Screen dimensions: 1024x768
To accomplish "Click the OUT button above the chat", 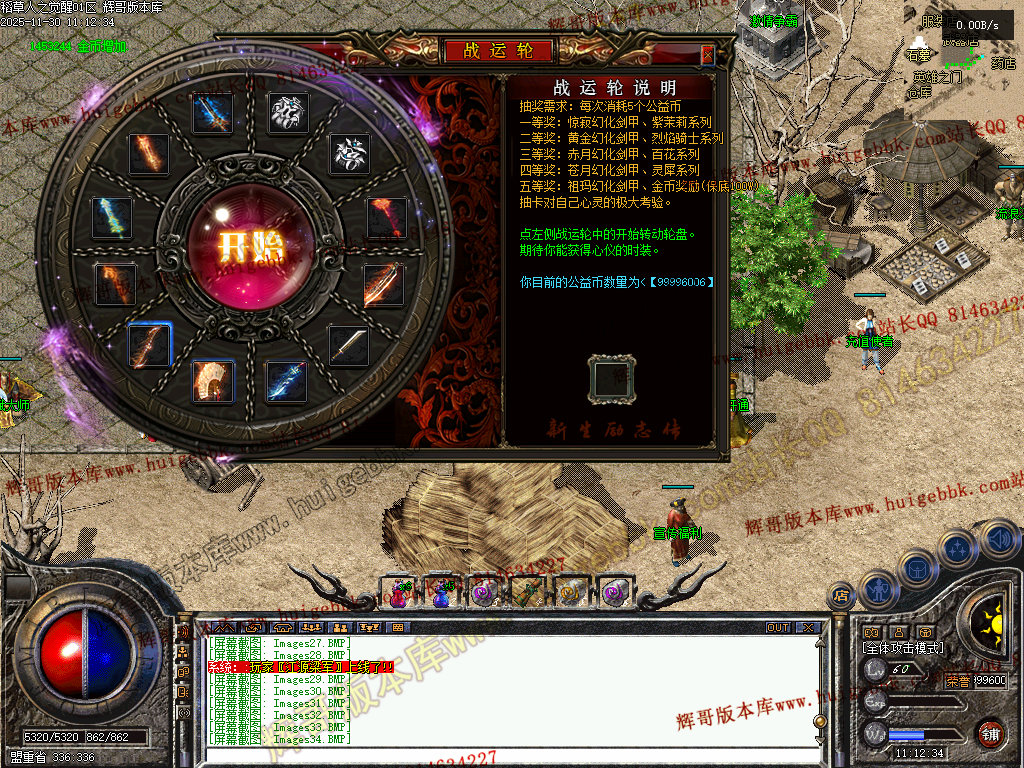I will pyautogui.click(x=778, y=628).
